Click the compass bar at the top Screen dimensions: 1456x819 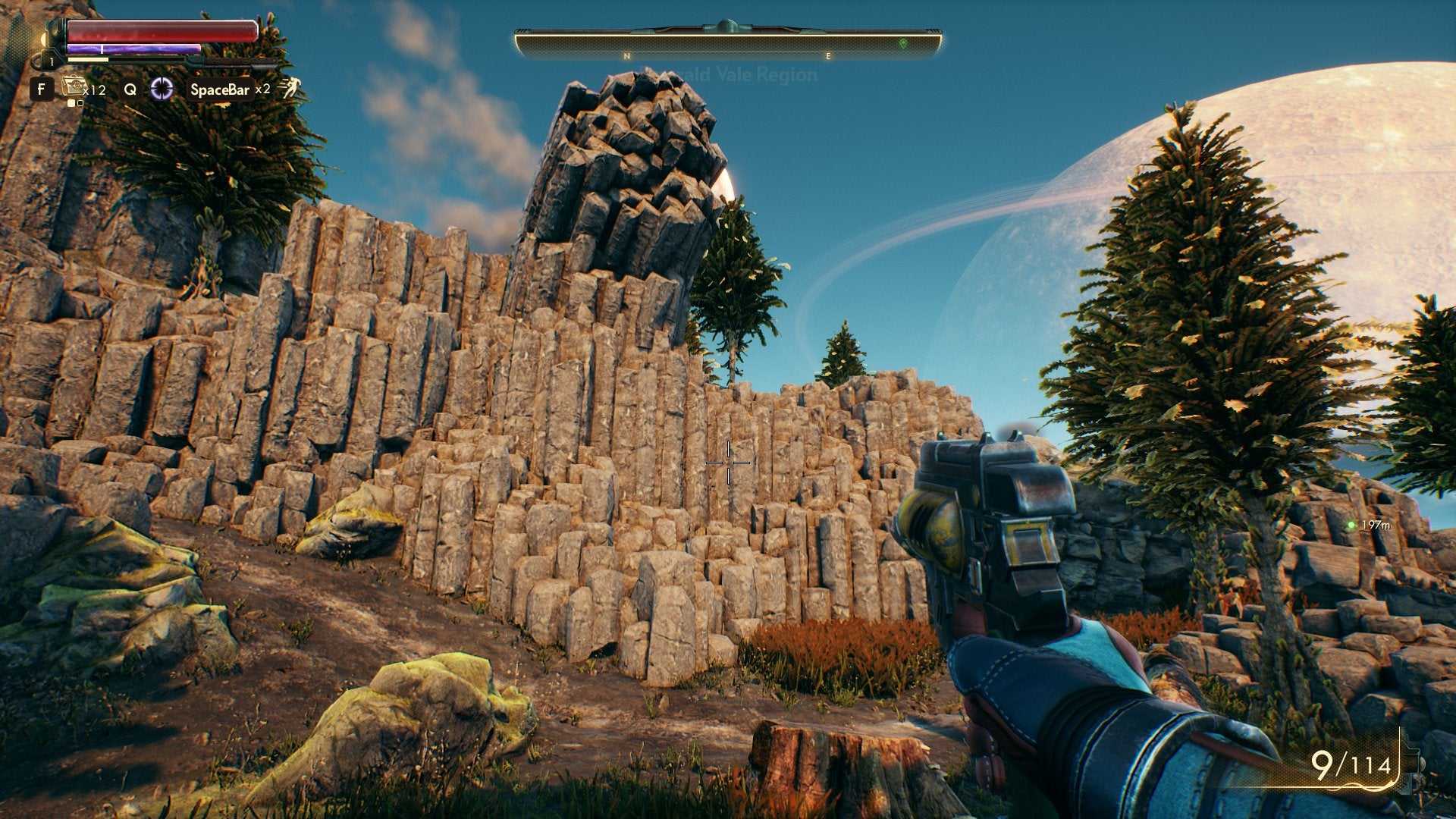point(728,42)
